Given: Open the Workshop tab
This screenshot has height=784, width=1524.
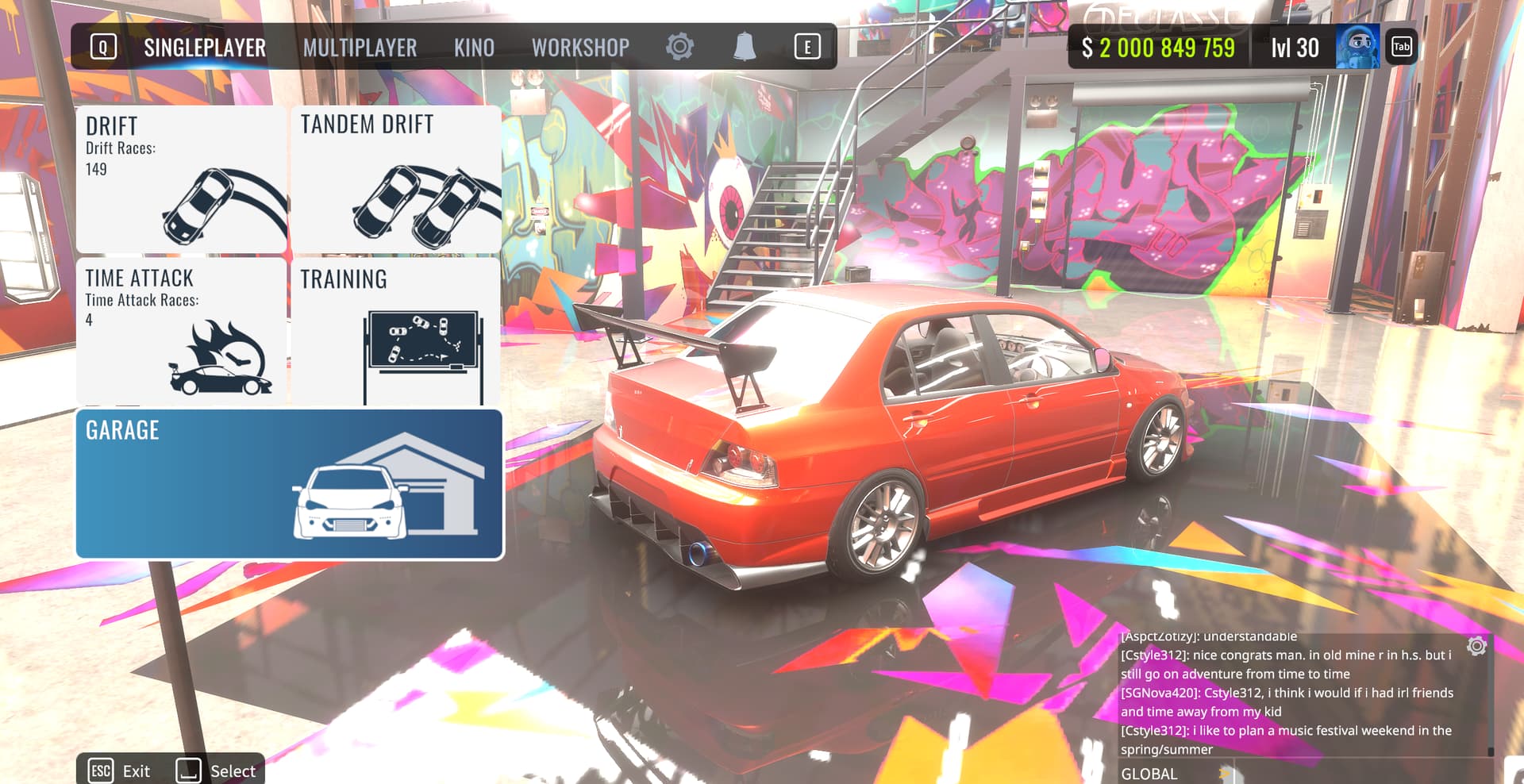Looking at the screenshot, I should click(x=580, y=48).
